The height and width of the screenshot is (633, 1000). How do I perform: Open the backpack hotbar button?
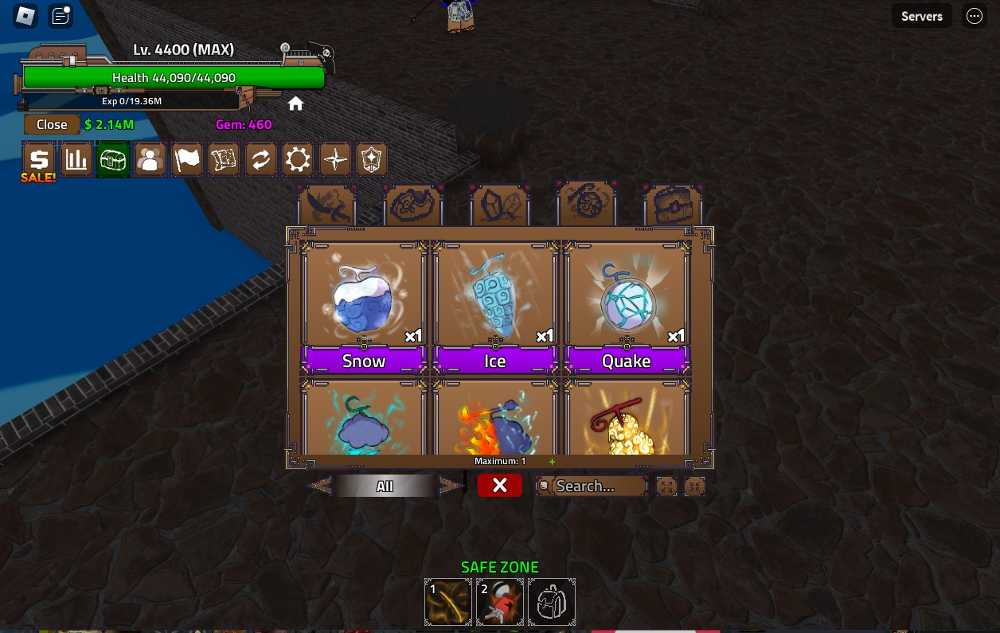[552, 602]
